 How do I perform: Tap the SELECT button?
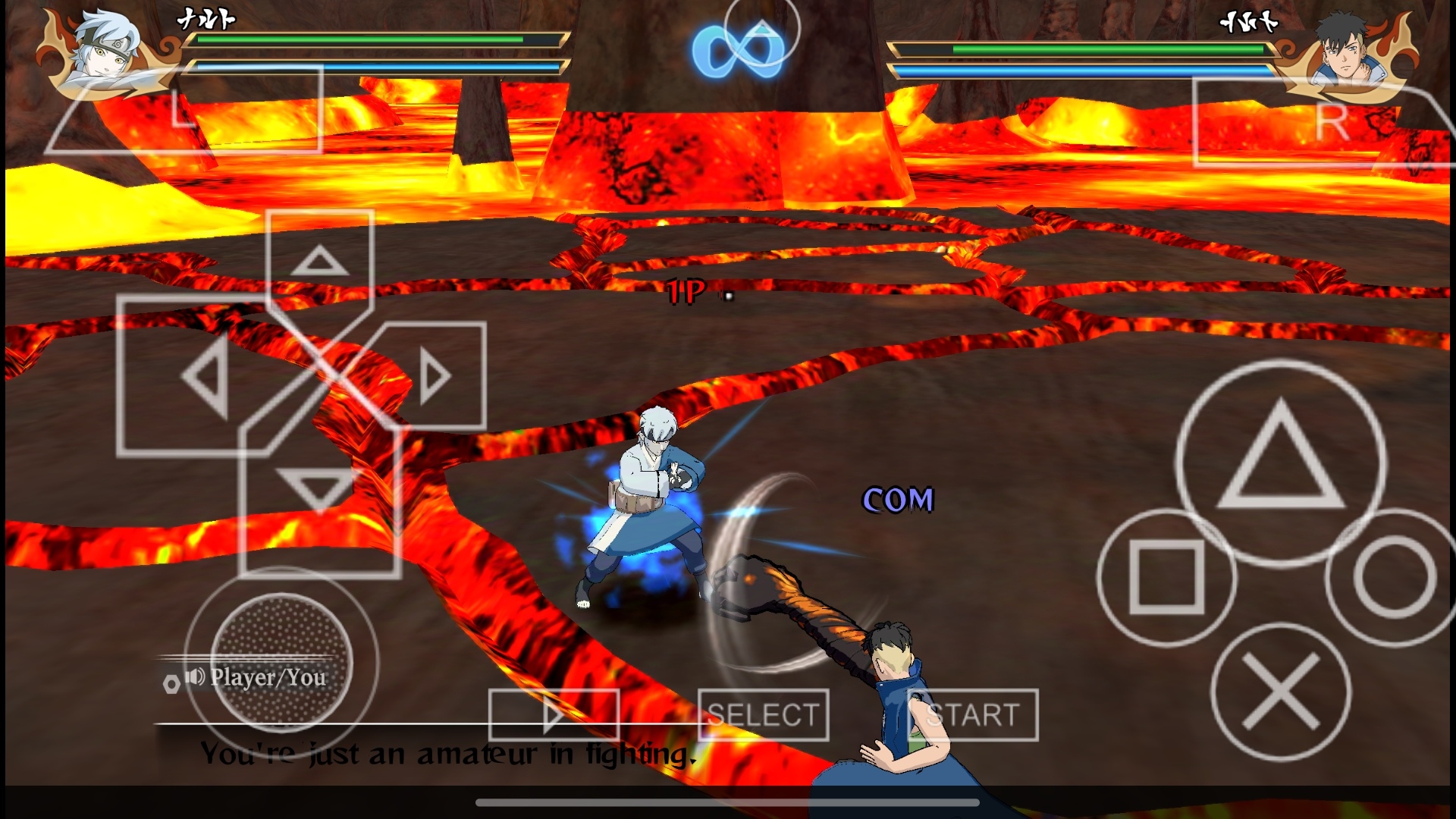763,714
